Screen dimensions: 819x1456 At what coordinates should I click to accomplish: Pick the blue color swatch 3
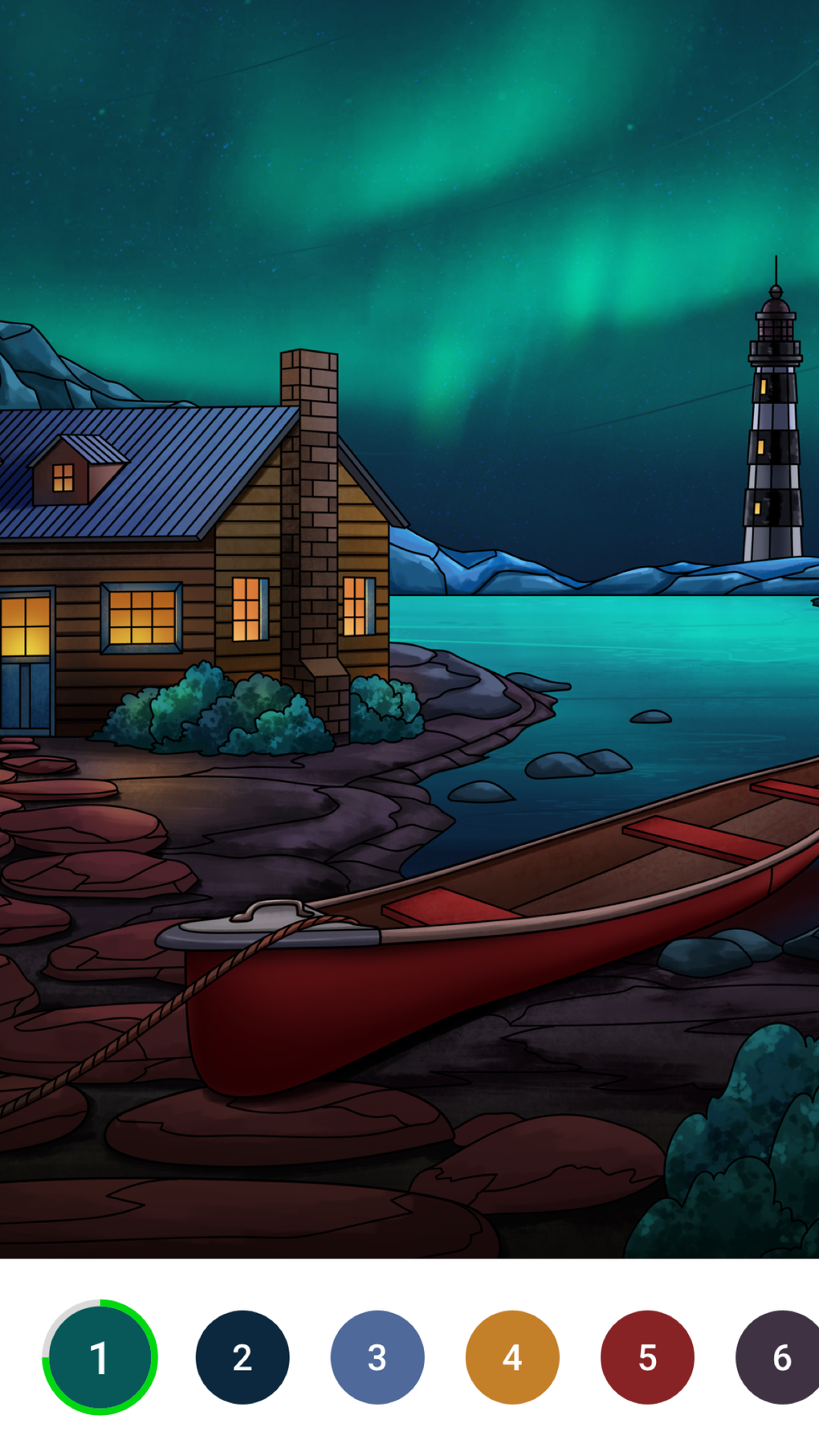pos(377,1357)
